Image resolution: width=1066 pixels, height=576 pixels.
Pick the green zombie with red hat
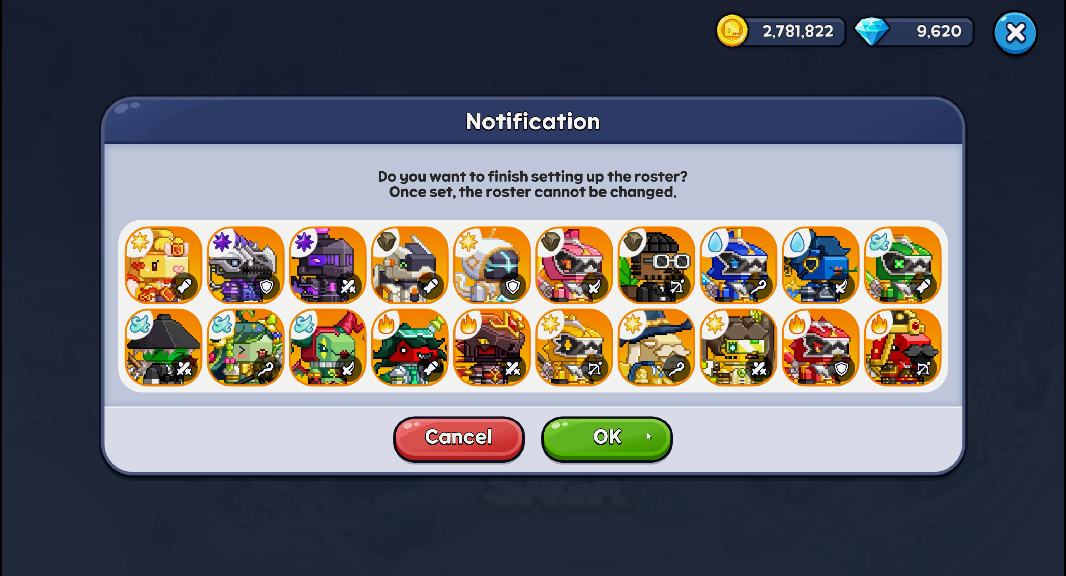point(327,347)
